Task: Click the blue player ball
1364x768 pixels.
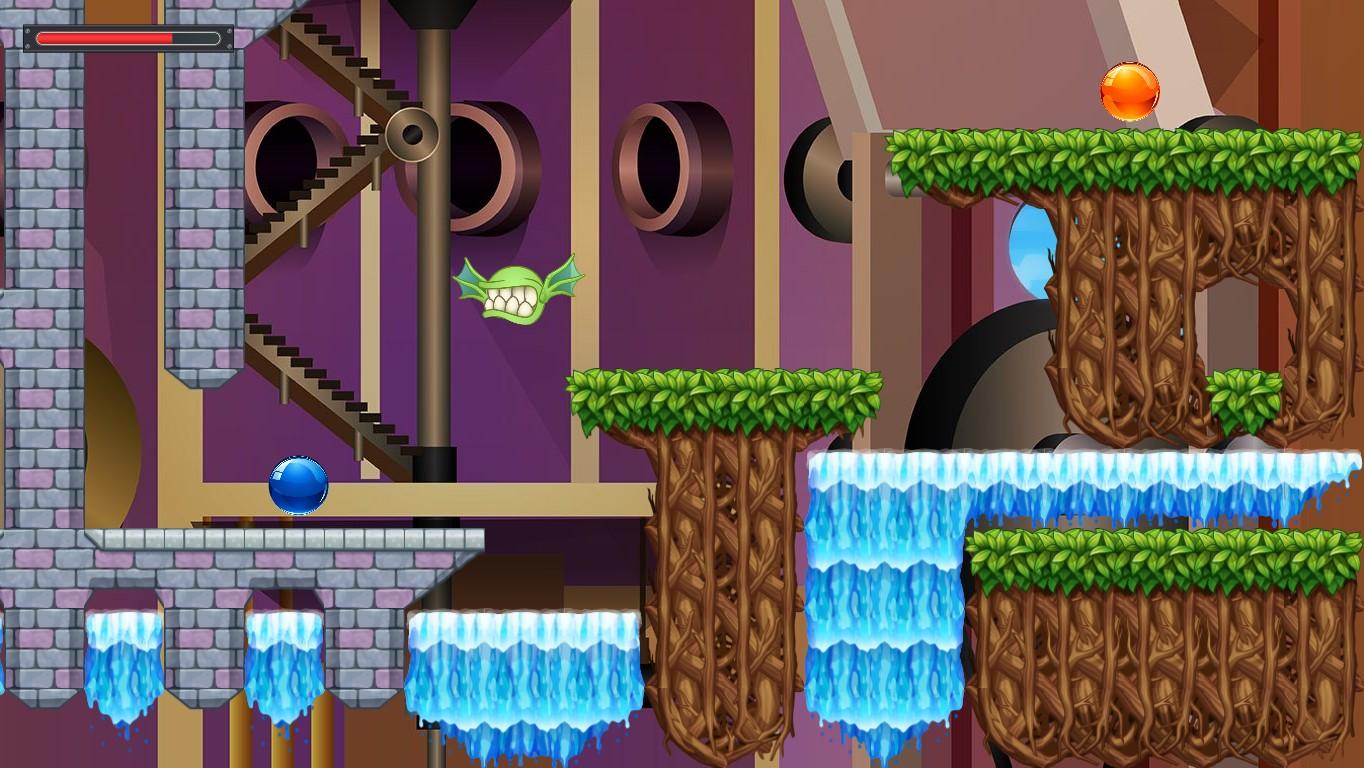Action: click(x=296, y=486)
